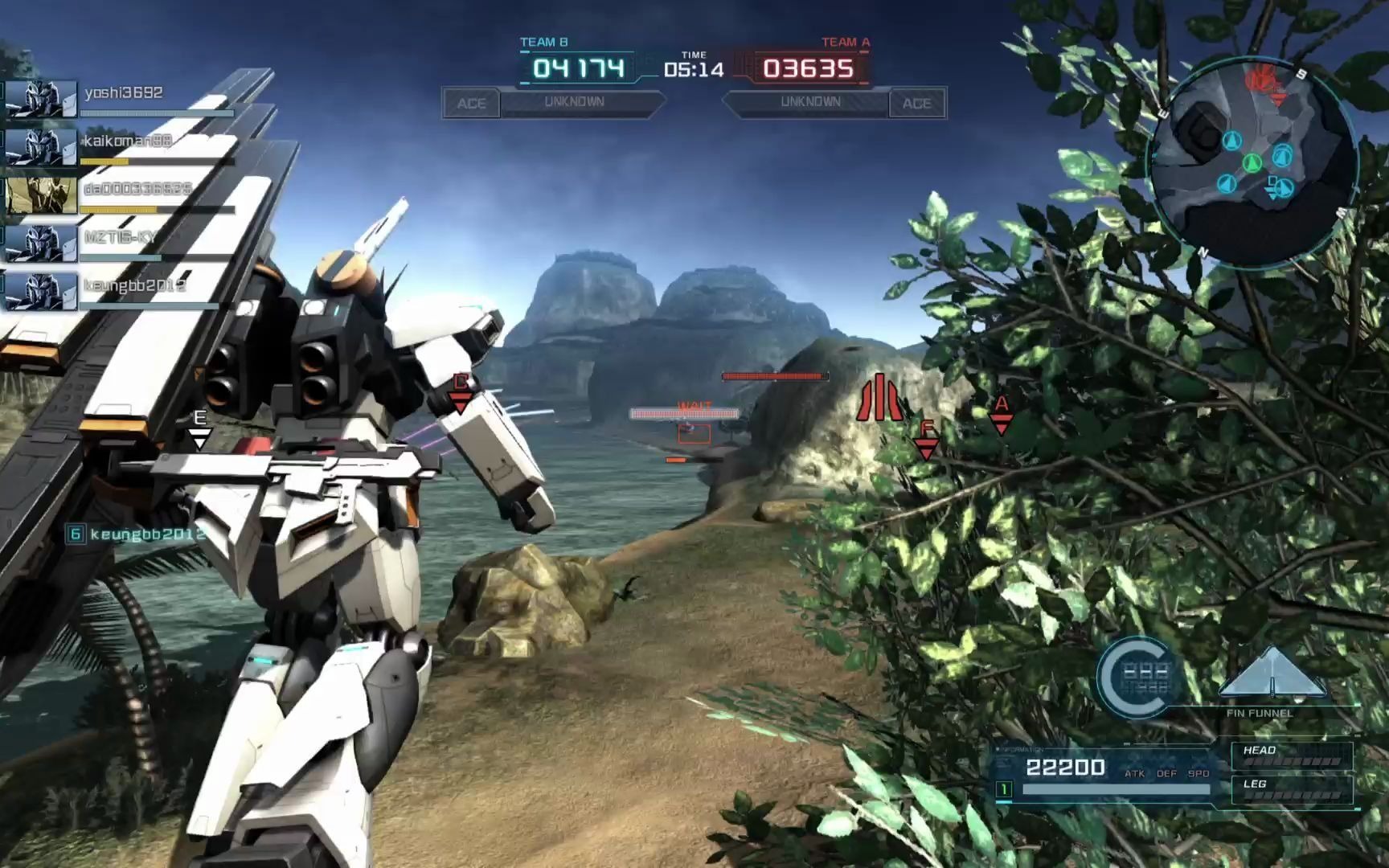
Task: Select the HEAD part status panel
Action: [x=1292, y=755]
